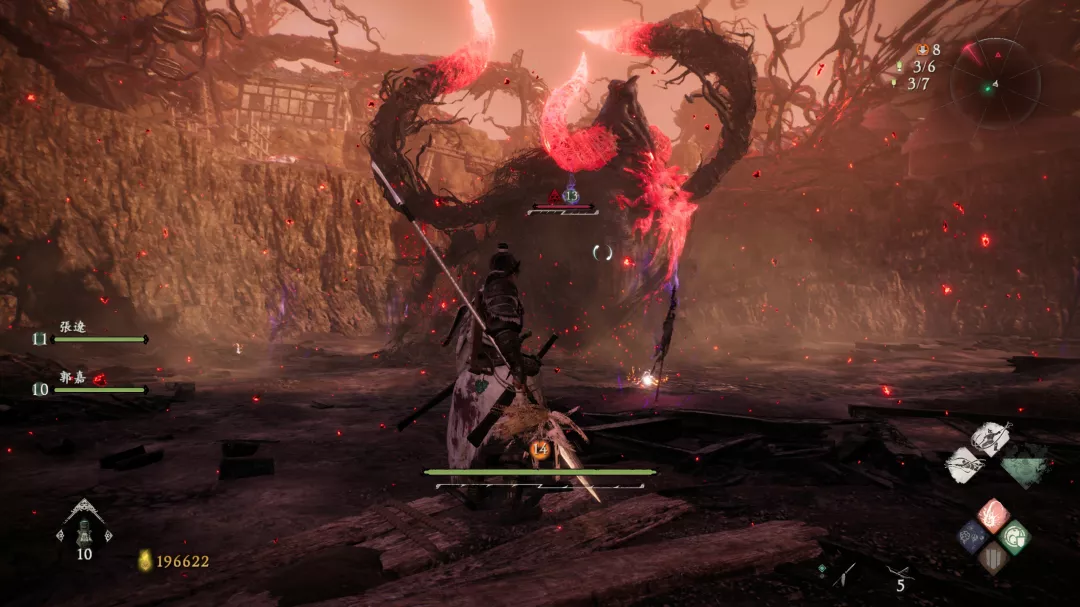
Task: Activate the blue rocks spell icon
Action: pyautogui.click(x=974, y=536)
